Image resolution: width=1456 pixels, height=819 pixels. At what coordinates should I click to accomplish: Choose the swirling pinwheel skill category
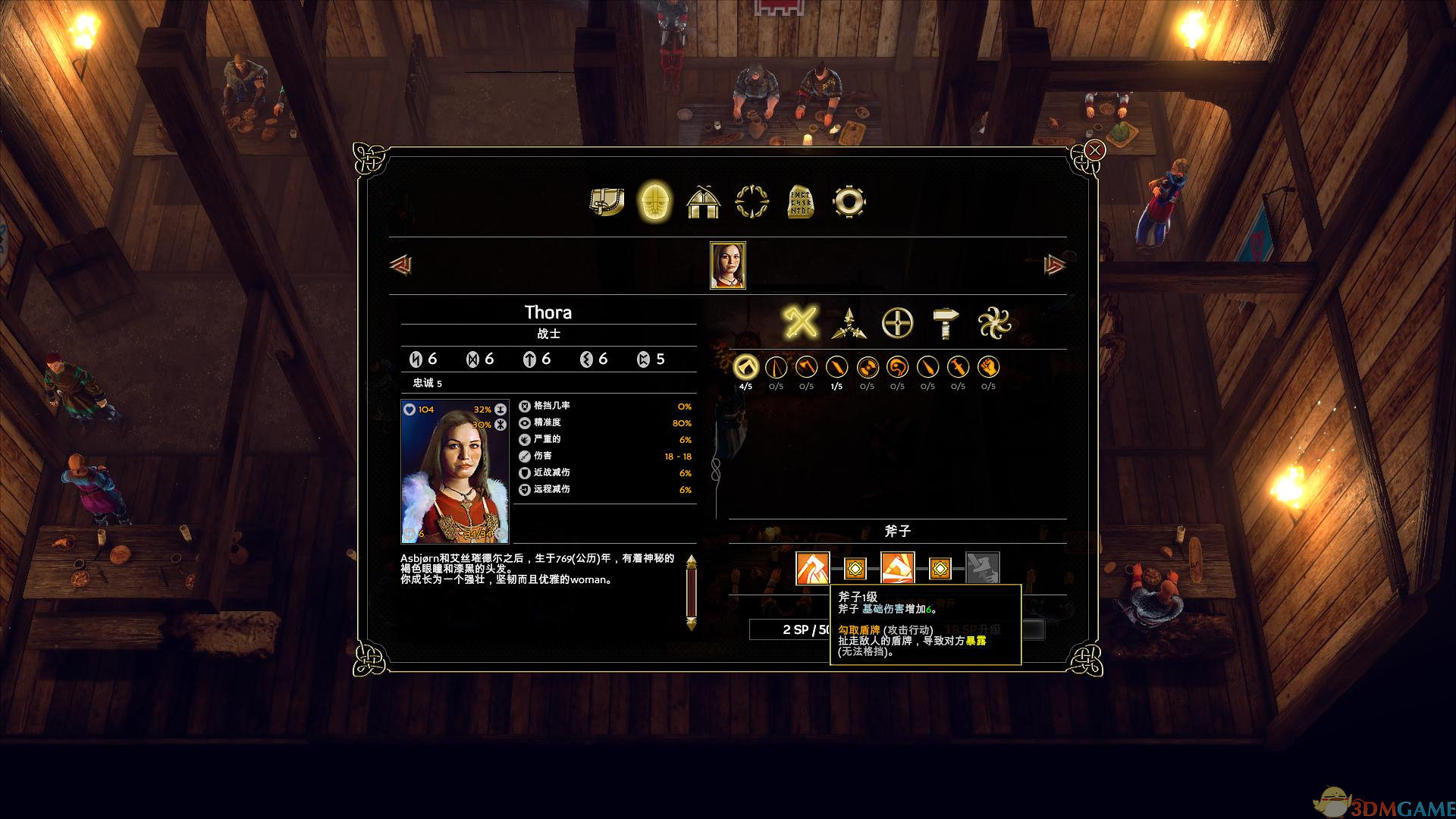[993, 324]
